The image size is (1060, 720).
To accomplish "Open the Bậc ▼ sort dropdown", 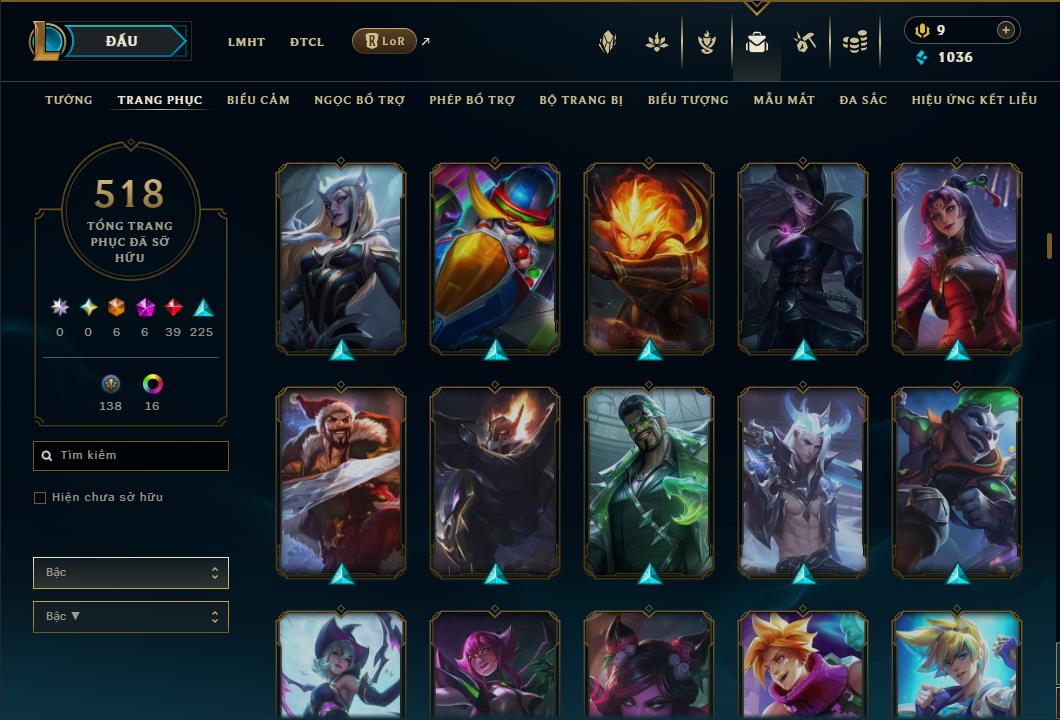I will pos(131,617).
